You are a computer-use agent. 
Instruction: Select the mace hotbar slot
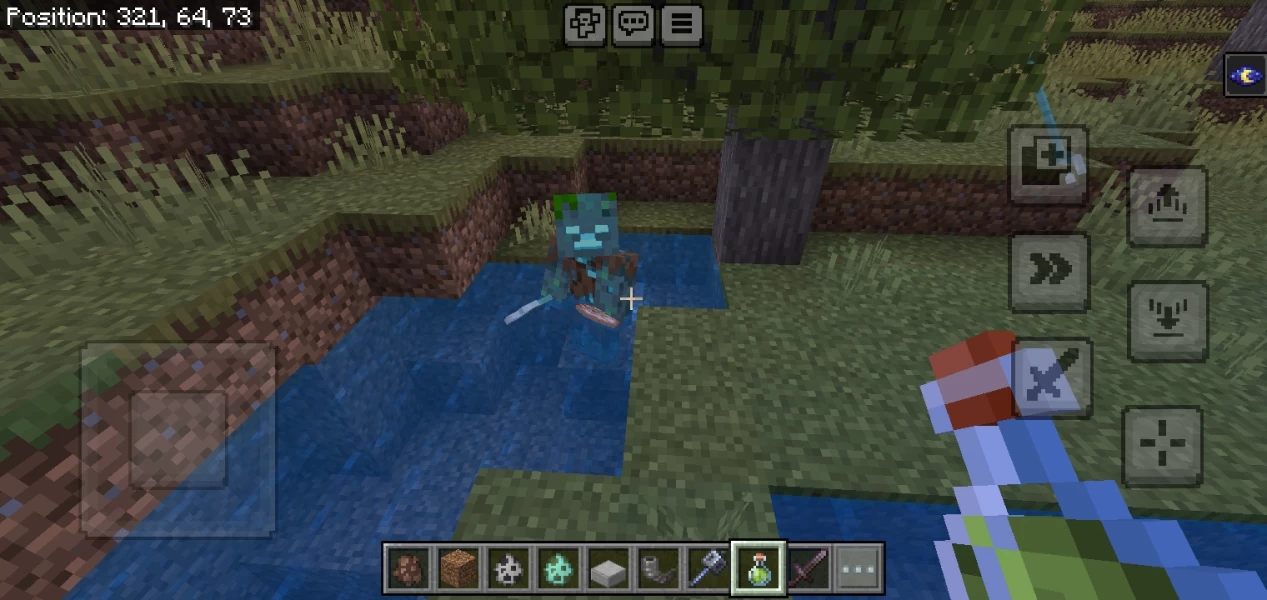[x=708, y=569]
